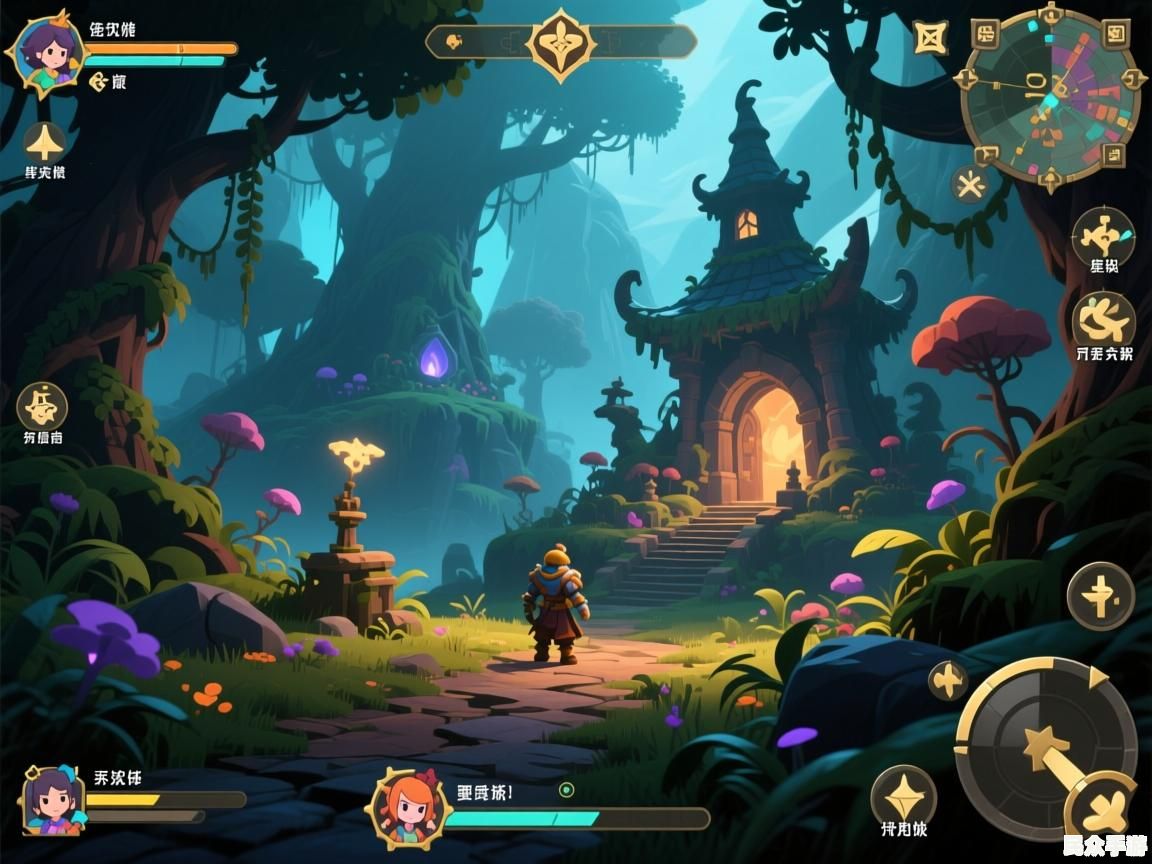
Task: Select the round gold-figure icon on the left edge
Action: [x=42, y=405]
